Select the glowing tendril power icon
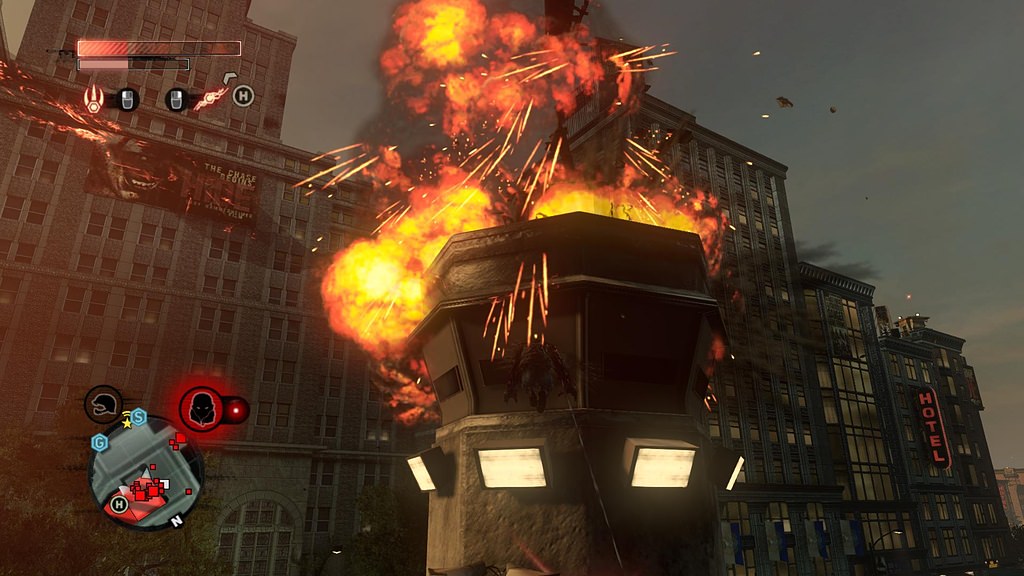The width and height of the screenshot is (1024, 576). pyautogui.click(x=212, y=97)
